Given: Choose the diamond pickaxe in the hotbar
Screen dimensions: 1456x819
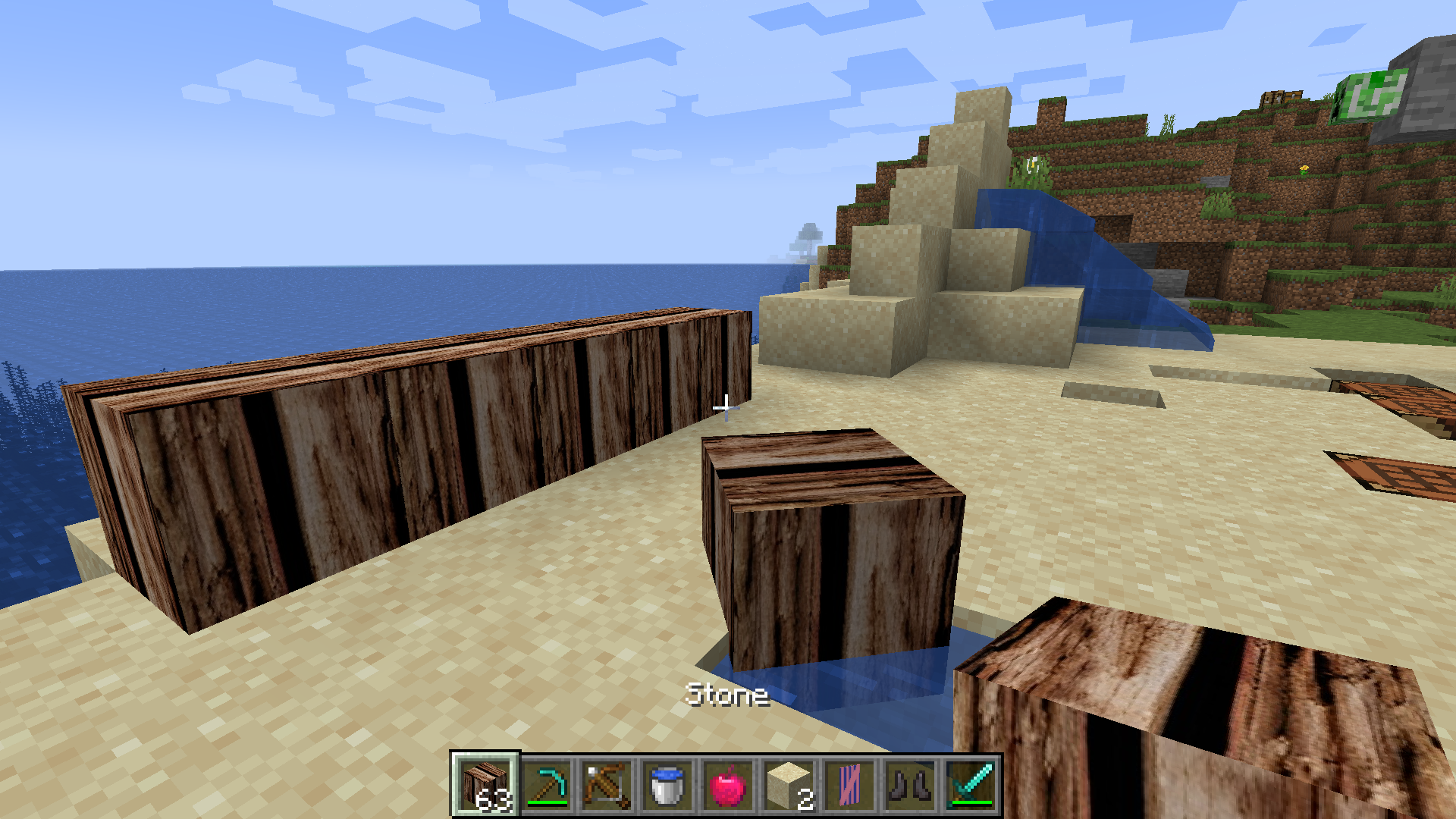Looking at the screenshot, I should [546, 785].
